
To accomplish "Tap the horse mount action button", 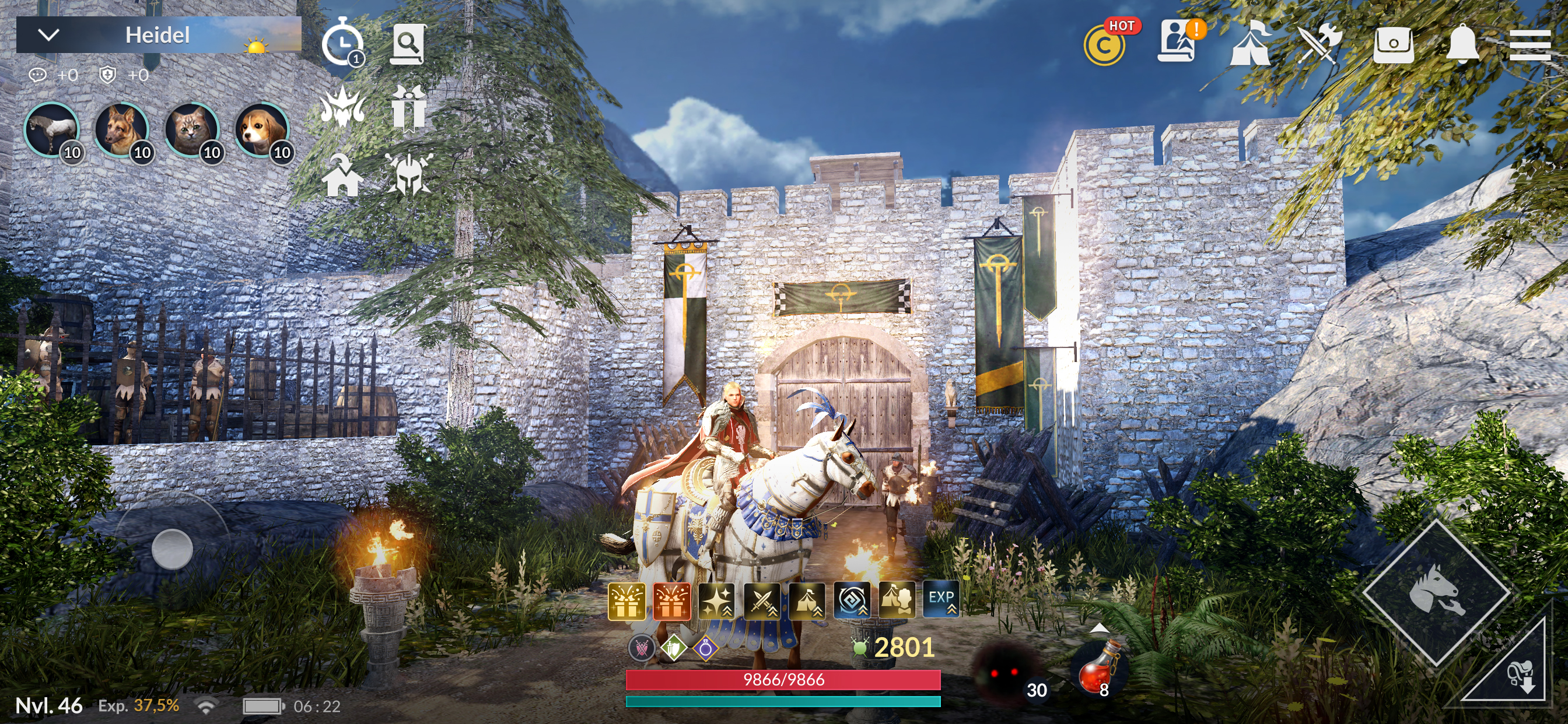I will point(1436,592).
